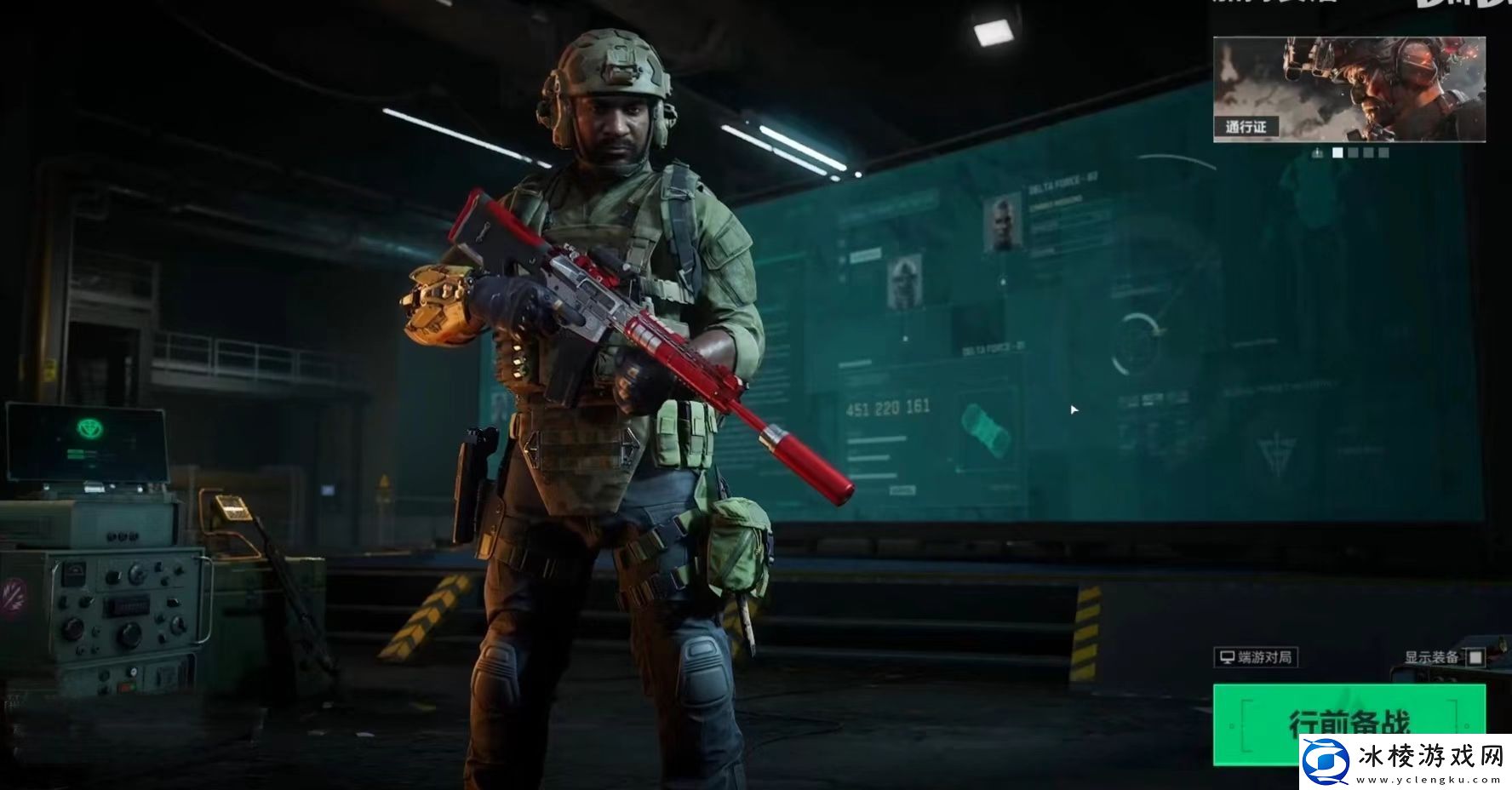Toggle the 显示装备 show-equipment checkbox

(1475, 657)
